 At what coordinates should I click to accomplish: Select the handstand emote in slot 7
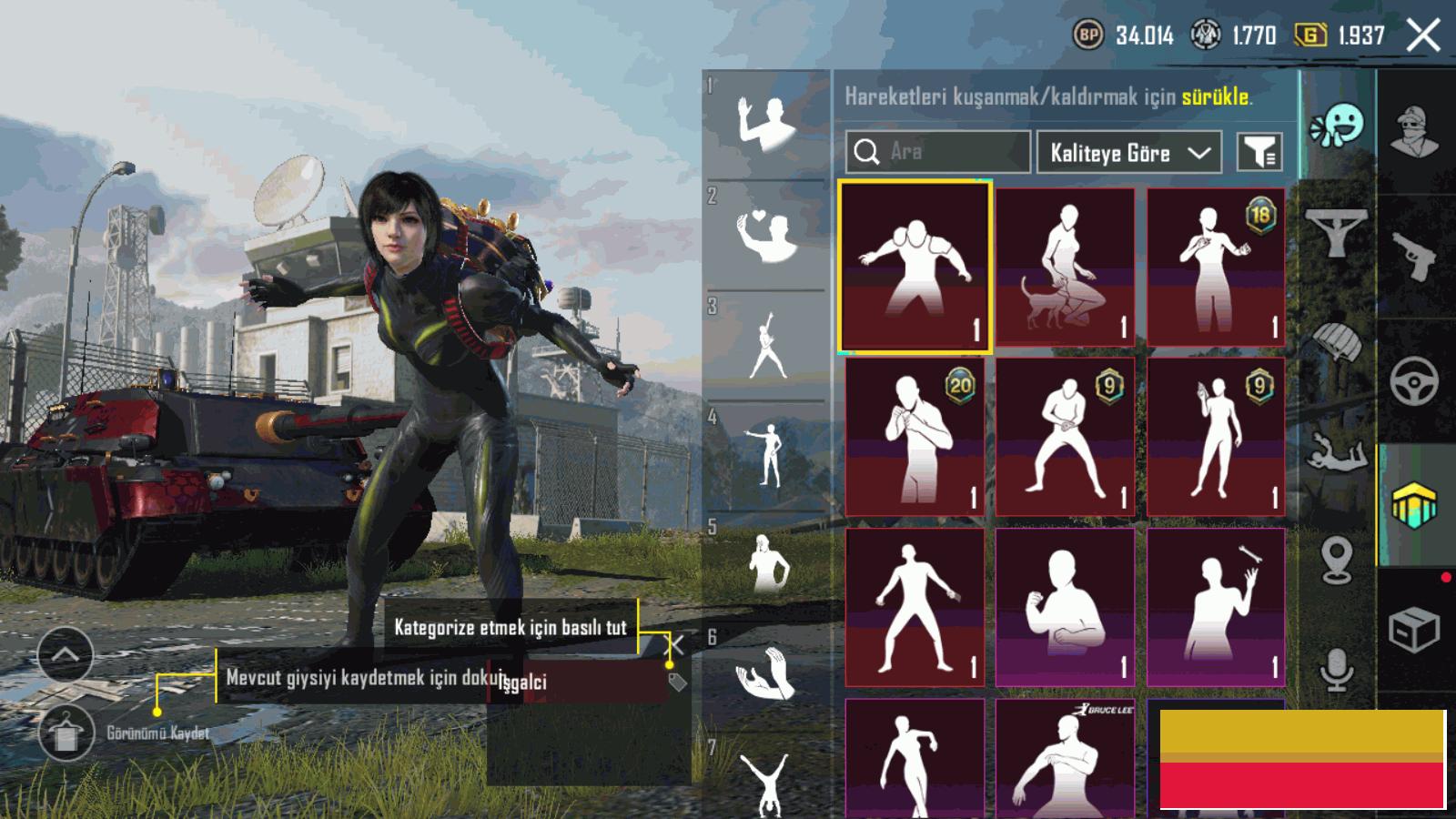[766, 783]
